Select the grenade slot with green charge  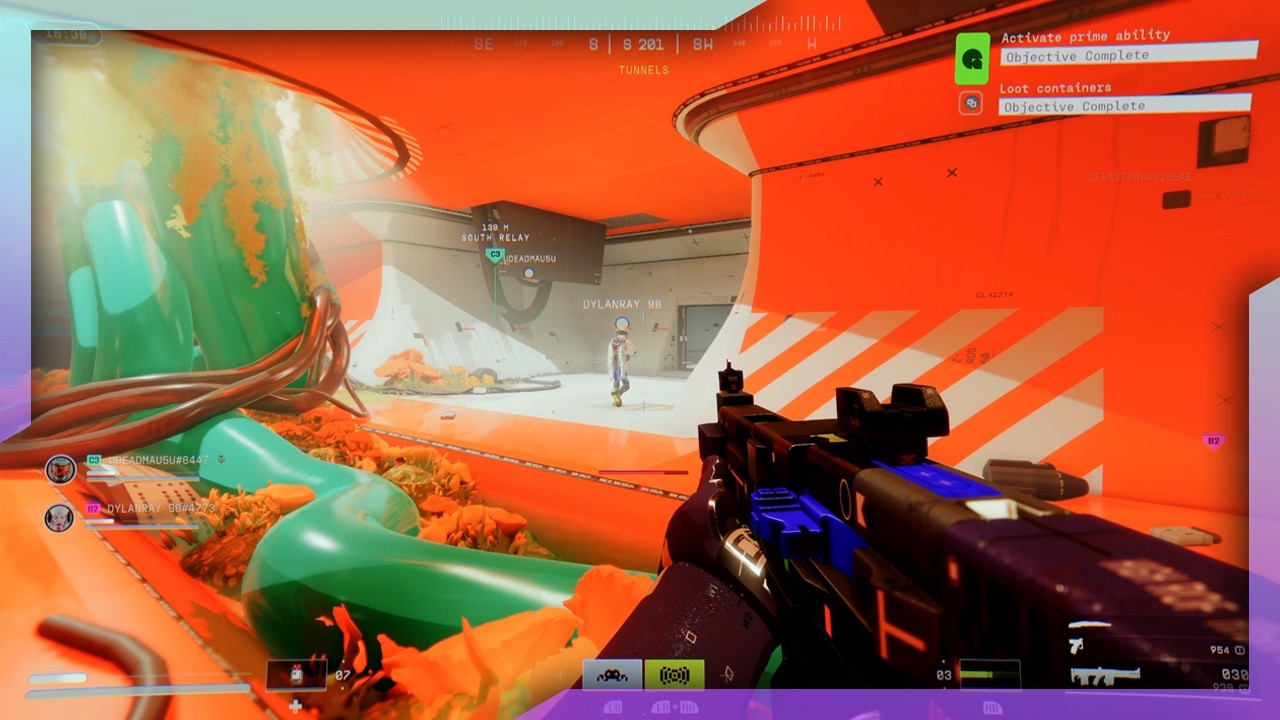(990, 674)
